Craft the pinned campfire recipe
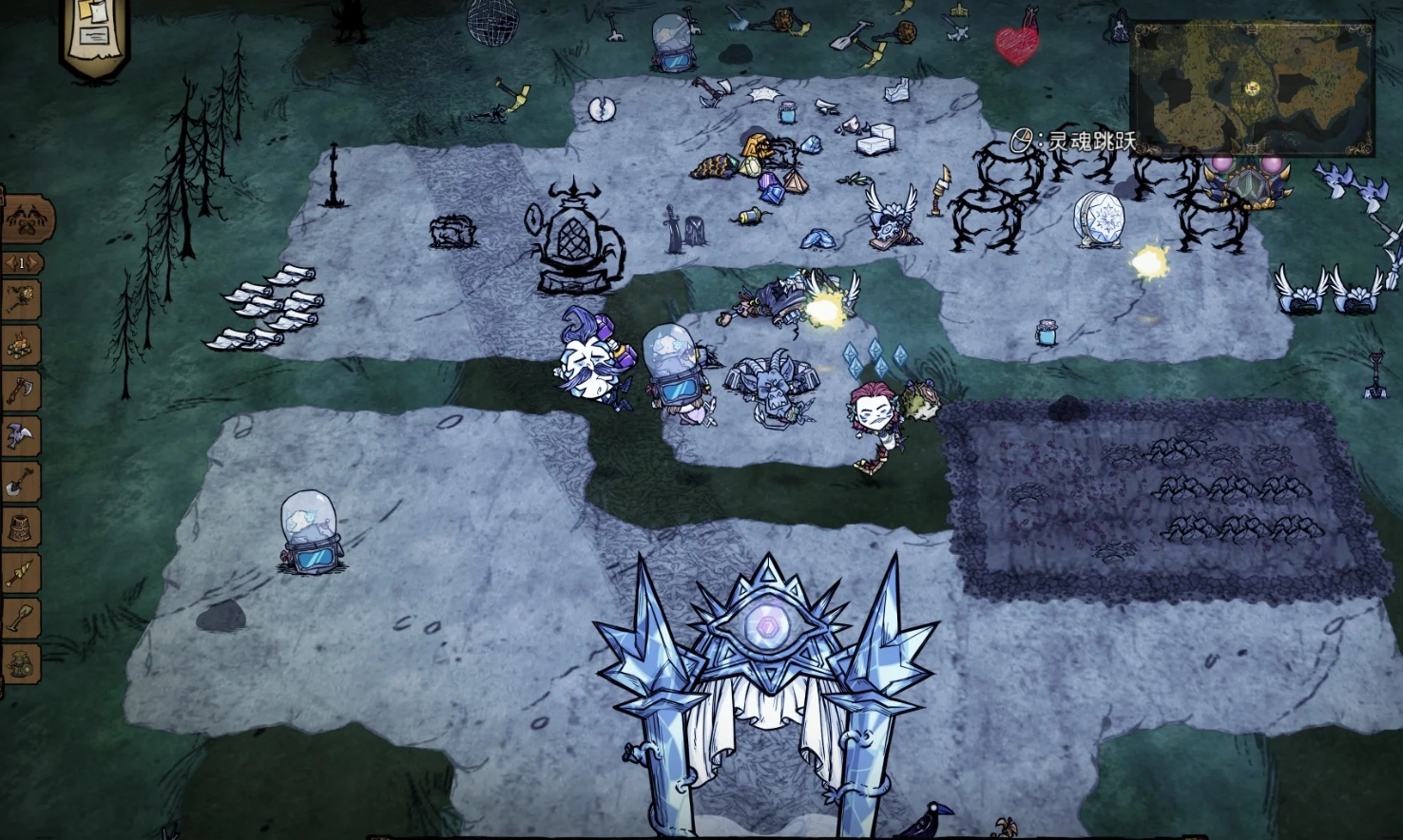This screenshot has width=1403, height=840. click(21, 346)
